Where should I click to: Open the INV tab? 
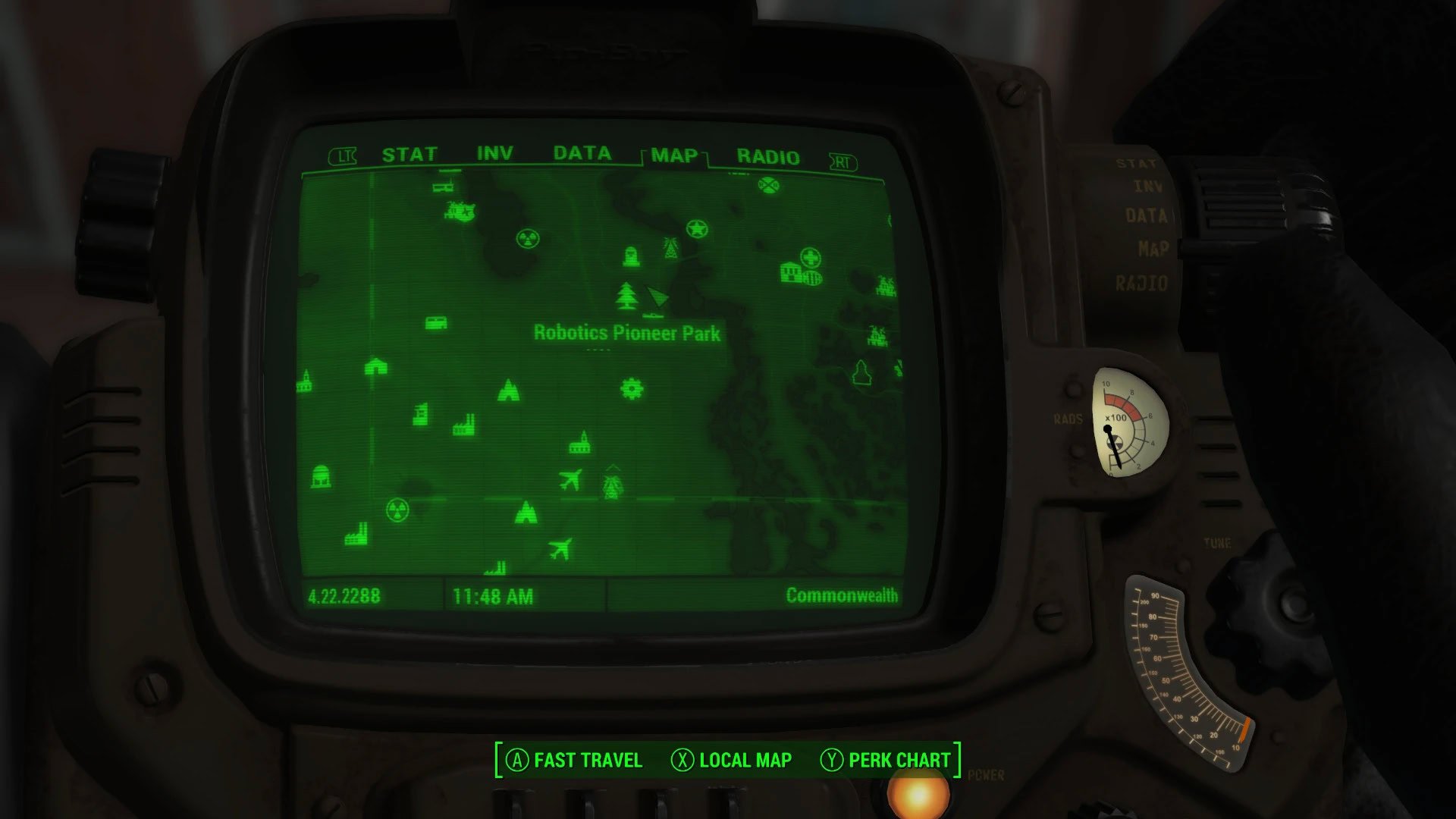(x=494, y=154)
